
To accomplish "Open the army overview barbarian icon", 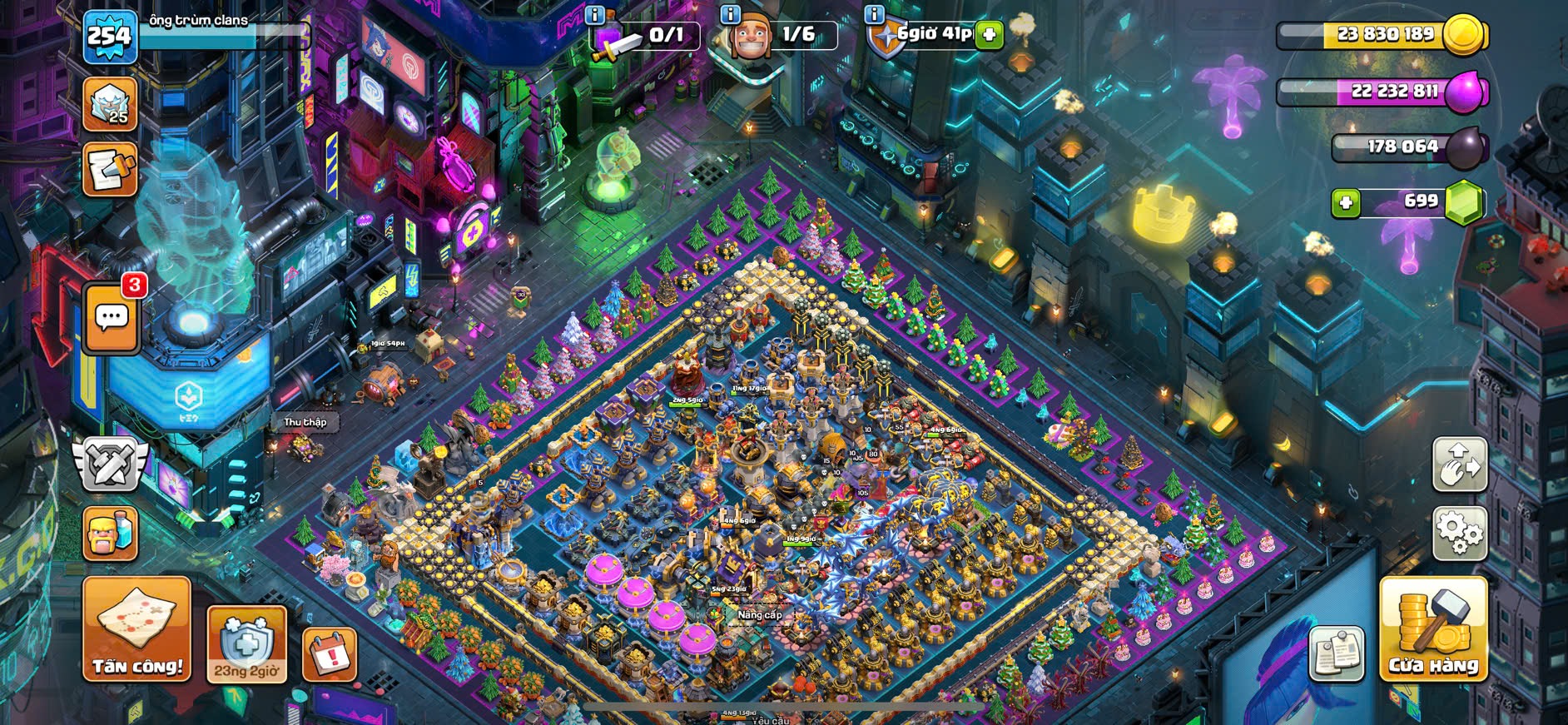I will [111, 534].
